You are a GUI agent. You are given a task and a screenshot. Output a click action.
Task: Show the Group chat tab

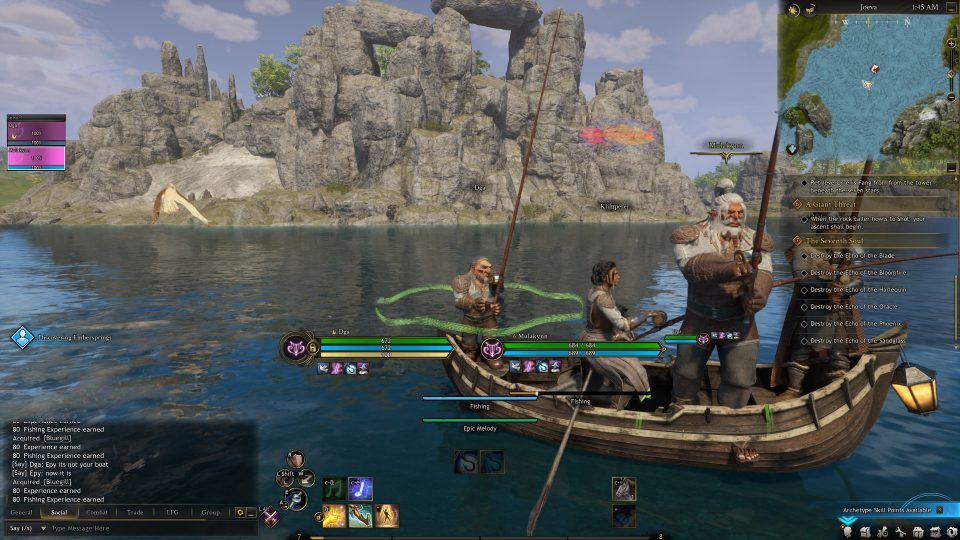(210, 512)
